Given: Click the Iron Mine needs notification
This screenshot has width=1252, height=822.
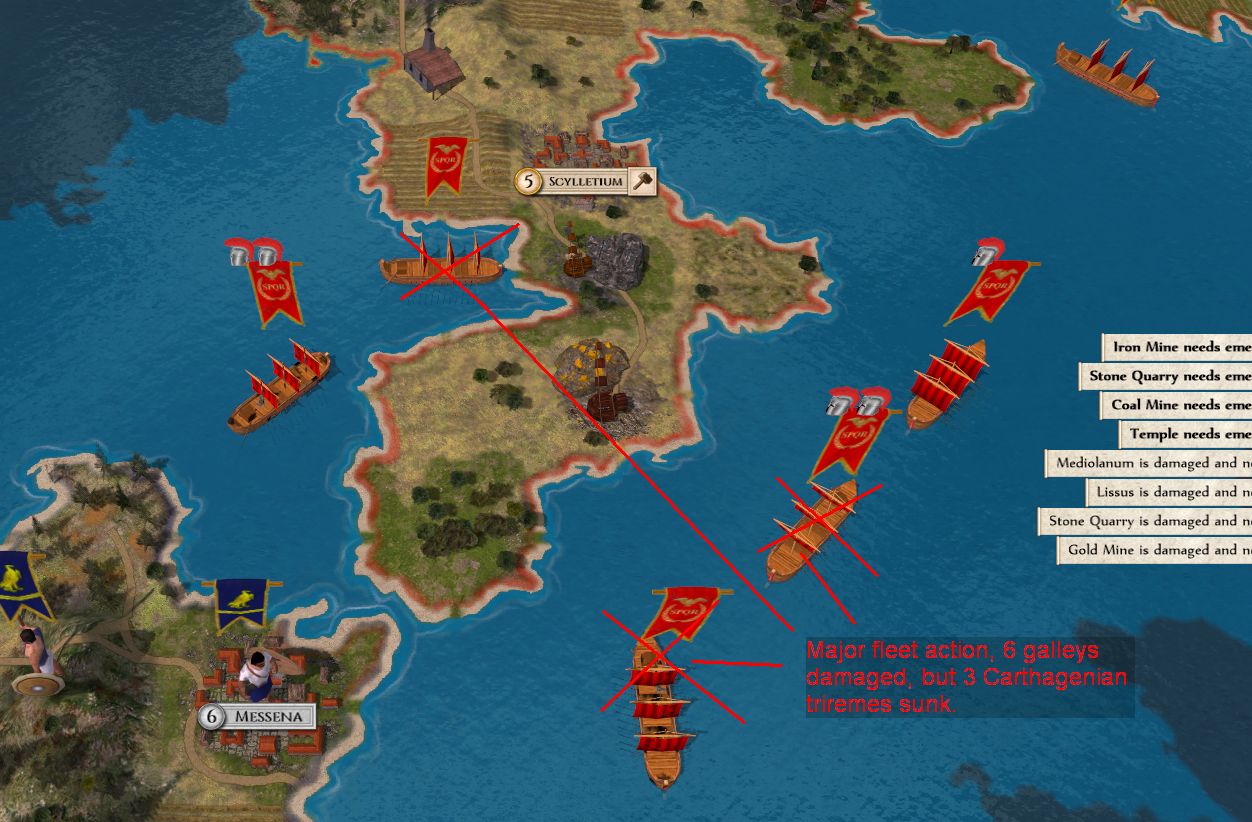Looking at the screenshot, I should pos(1180,347).
